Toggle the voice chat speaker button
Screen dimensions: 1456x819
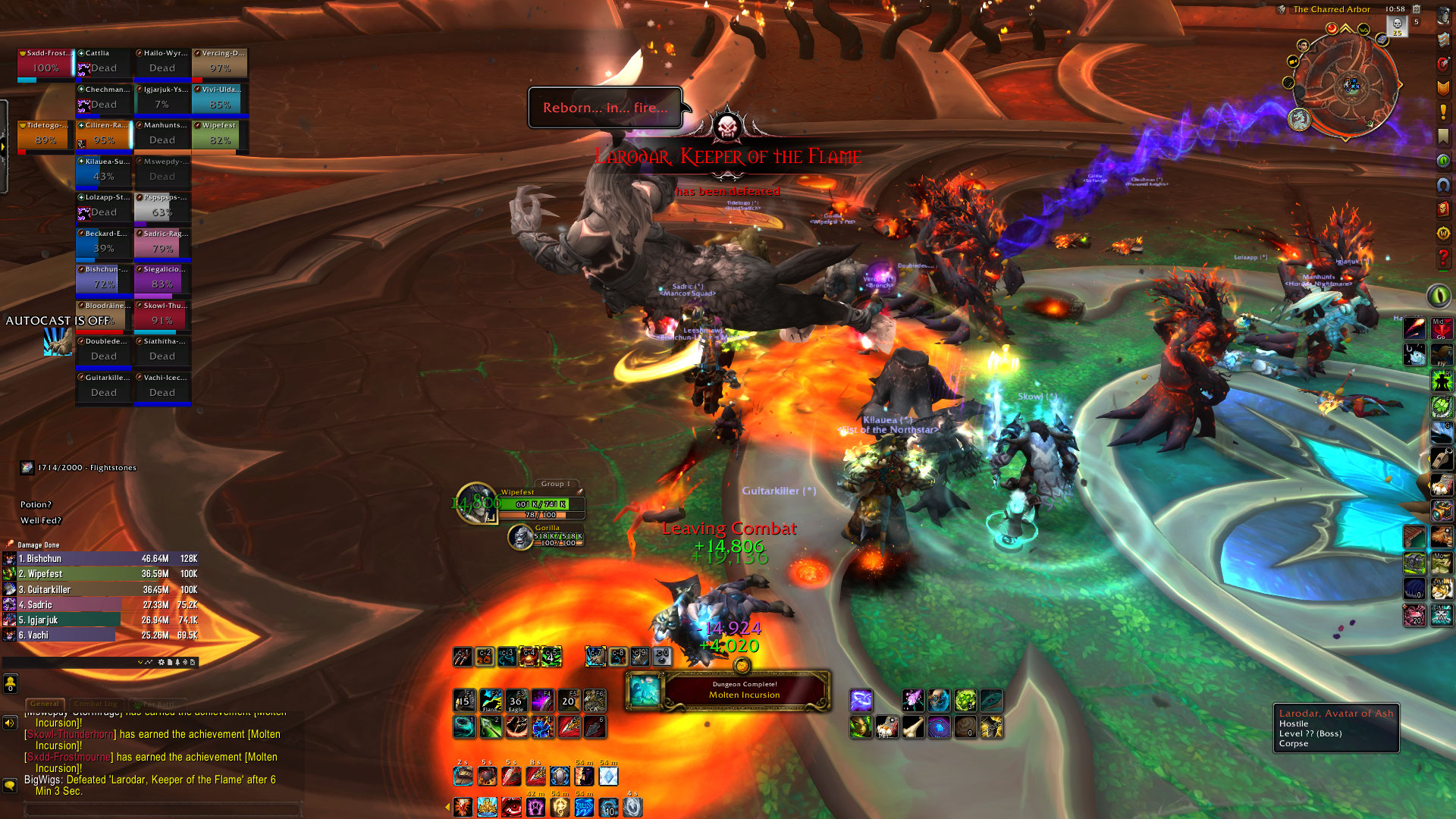point(10,723)
